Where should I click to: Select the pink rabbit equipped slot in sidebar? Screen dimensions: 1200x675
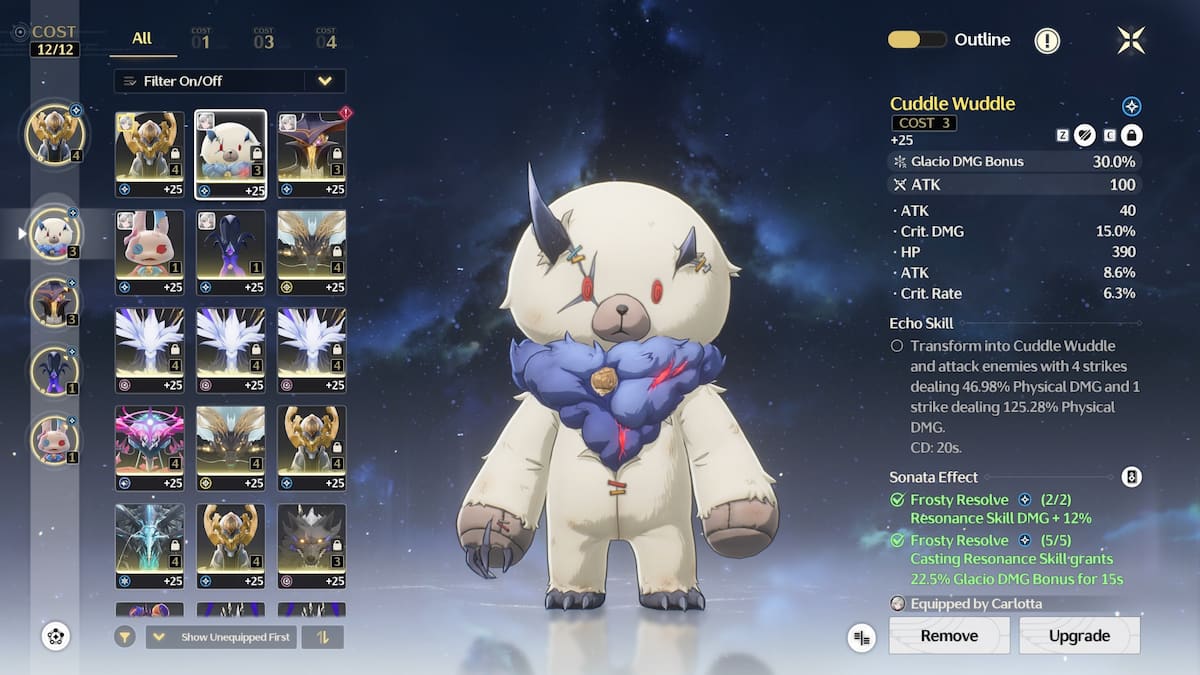pos(54,442)
